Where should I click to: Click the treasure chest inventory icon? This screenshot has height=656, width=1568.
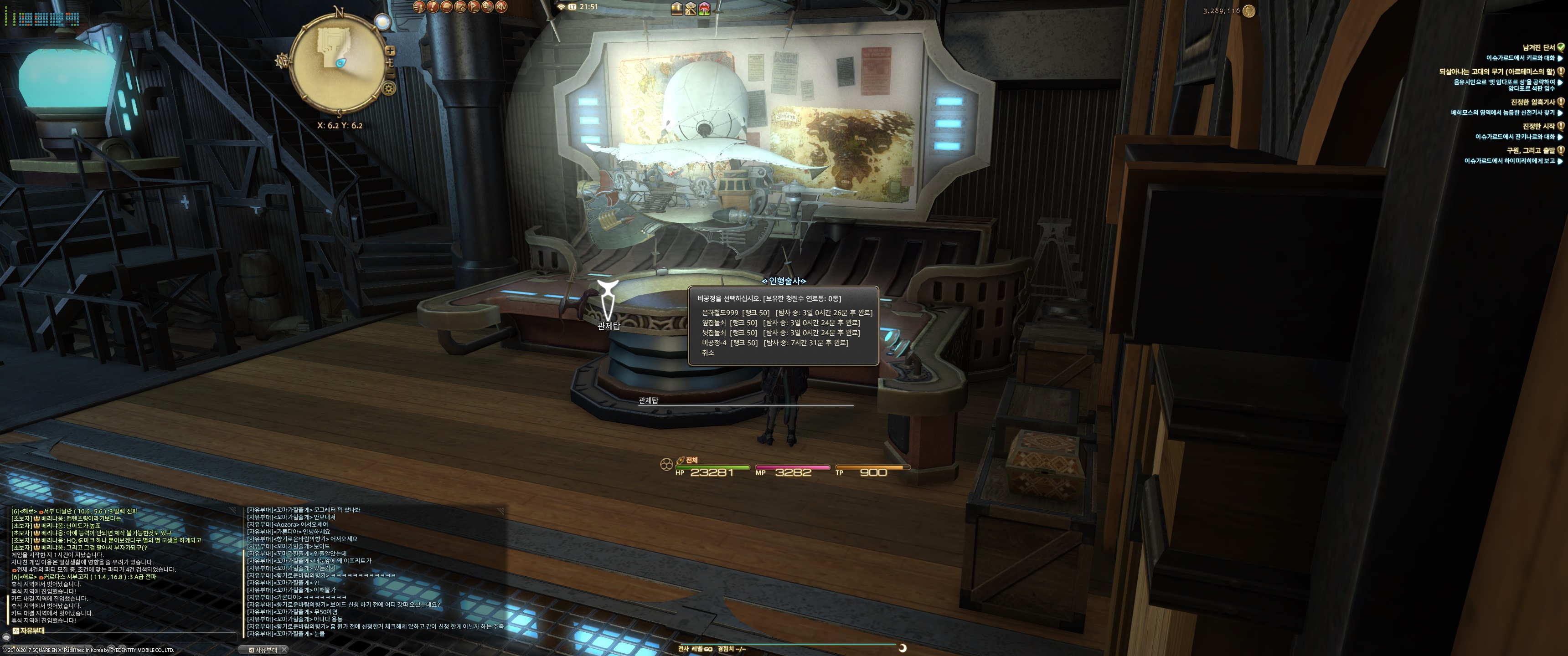(x=676, y=8)
